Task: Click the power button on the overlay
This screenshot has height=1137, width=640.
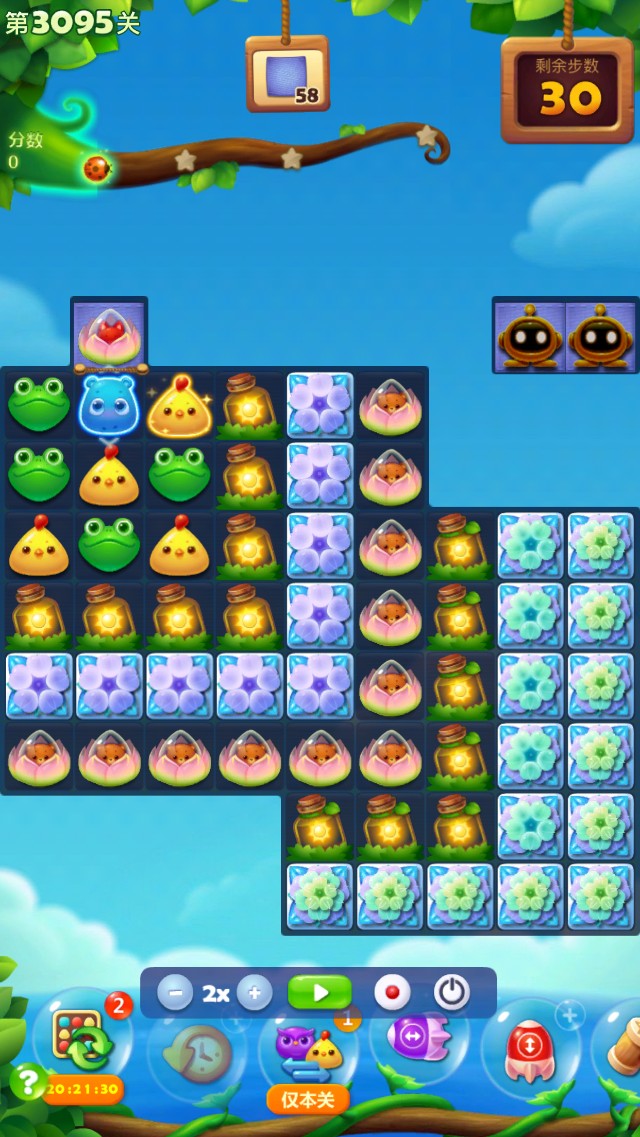Action: click(452, 993)
